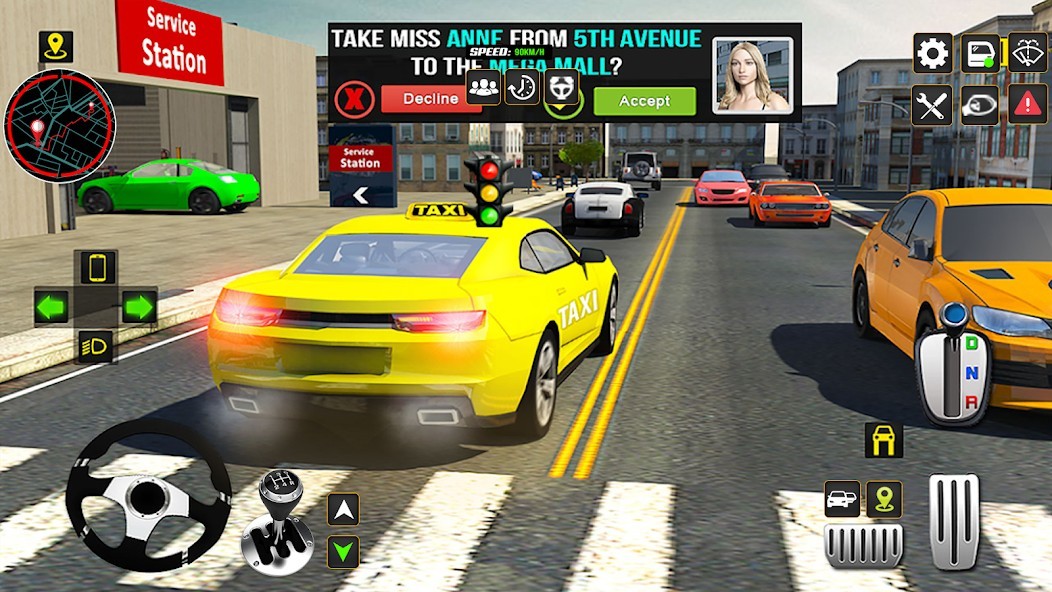Open the yellow smartphone icon
The width and height of the screenshot is (1052, 592).
pos(97,267)
